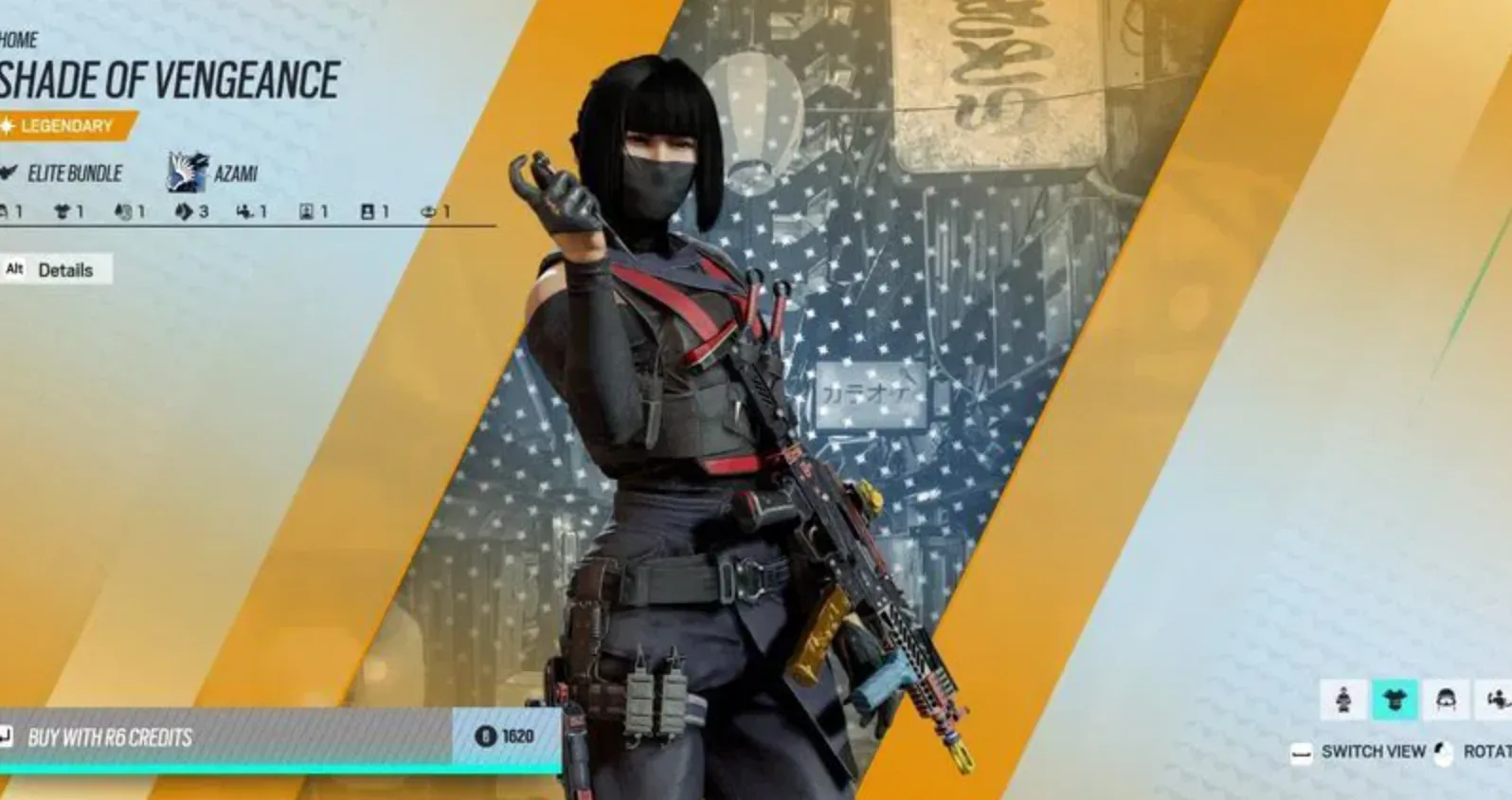Click the Elite Bundle emblem icon
This screenshot has width=1512, height=800.
coord(9,174)
